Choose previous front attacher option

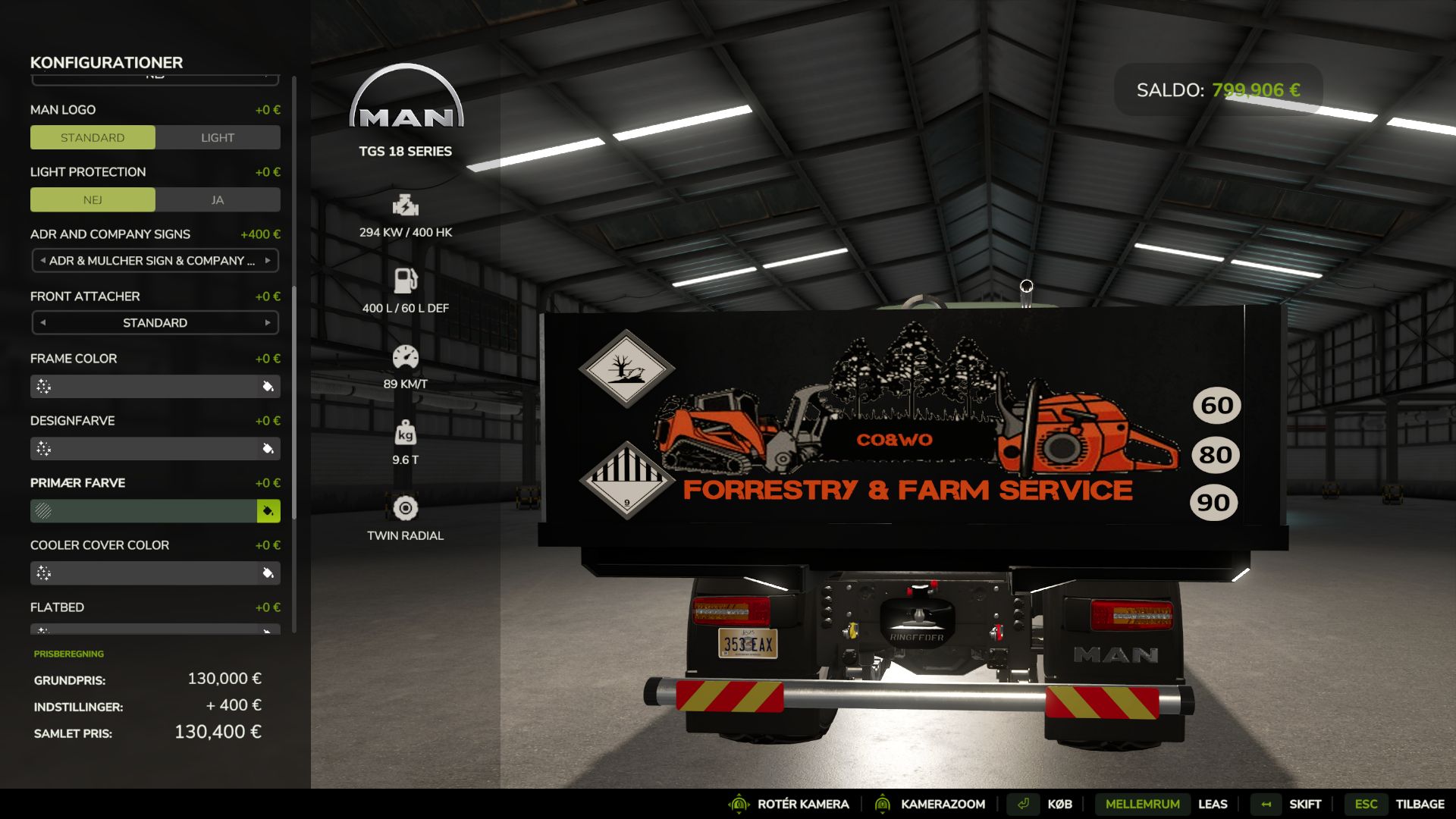(x=43, y=322)
